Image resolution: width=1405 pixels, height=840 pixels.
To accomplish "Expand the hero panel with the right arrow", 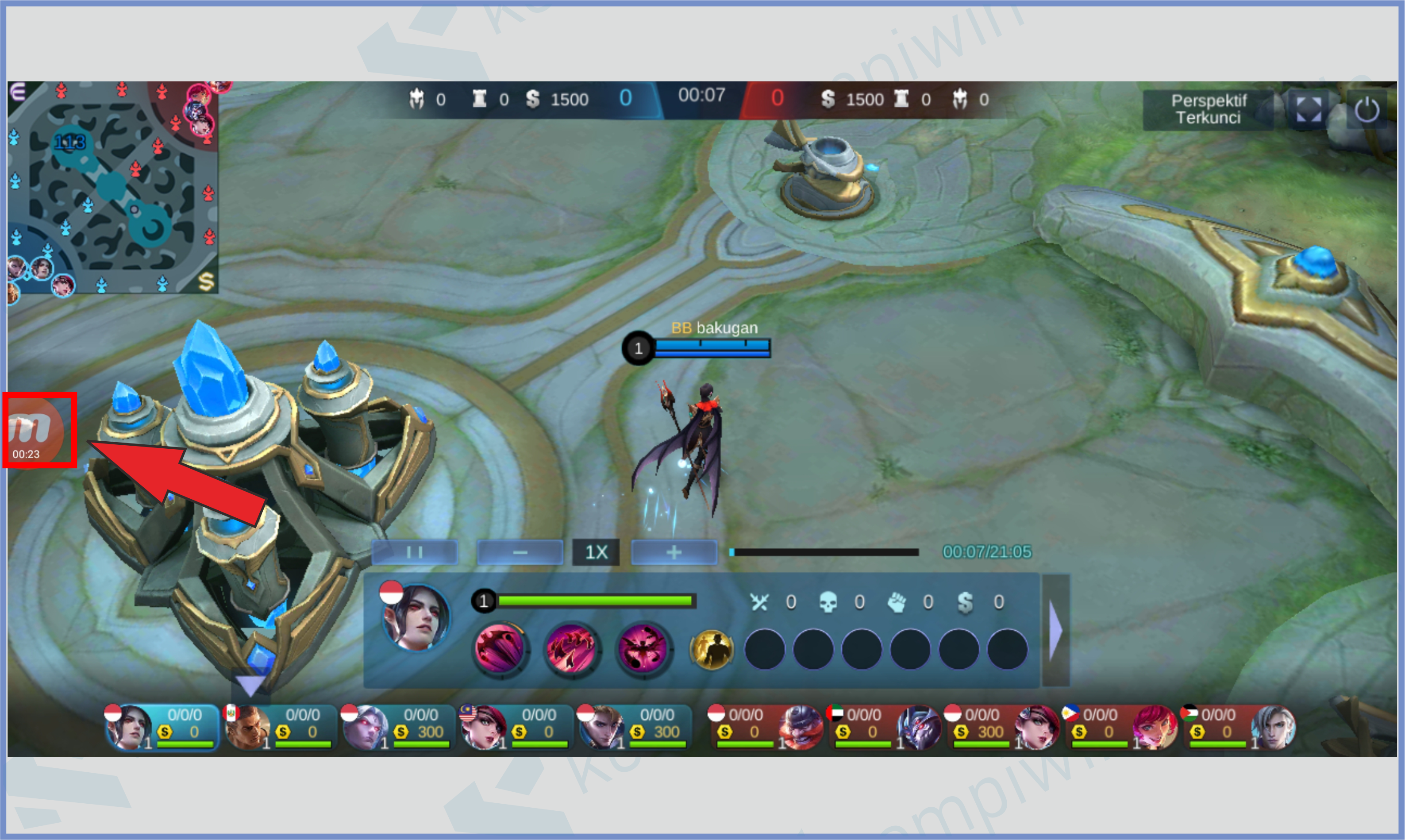I will coord(1055,630).
